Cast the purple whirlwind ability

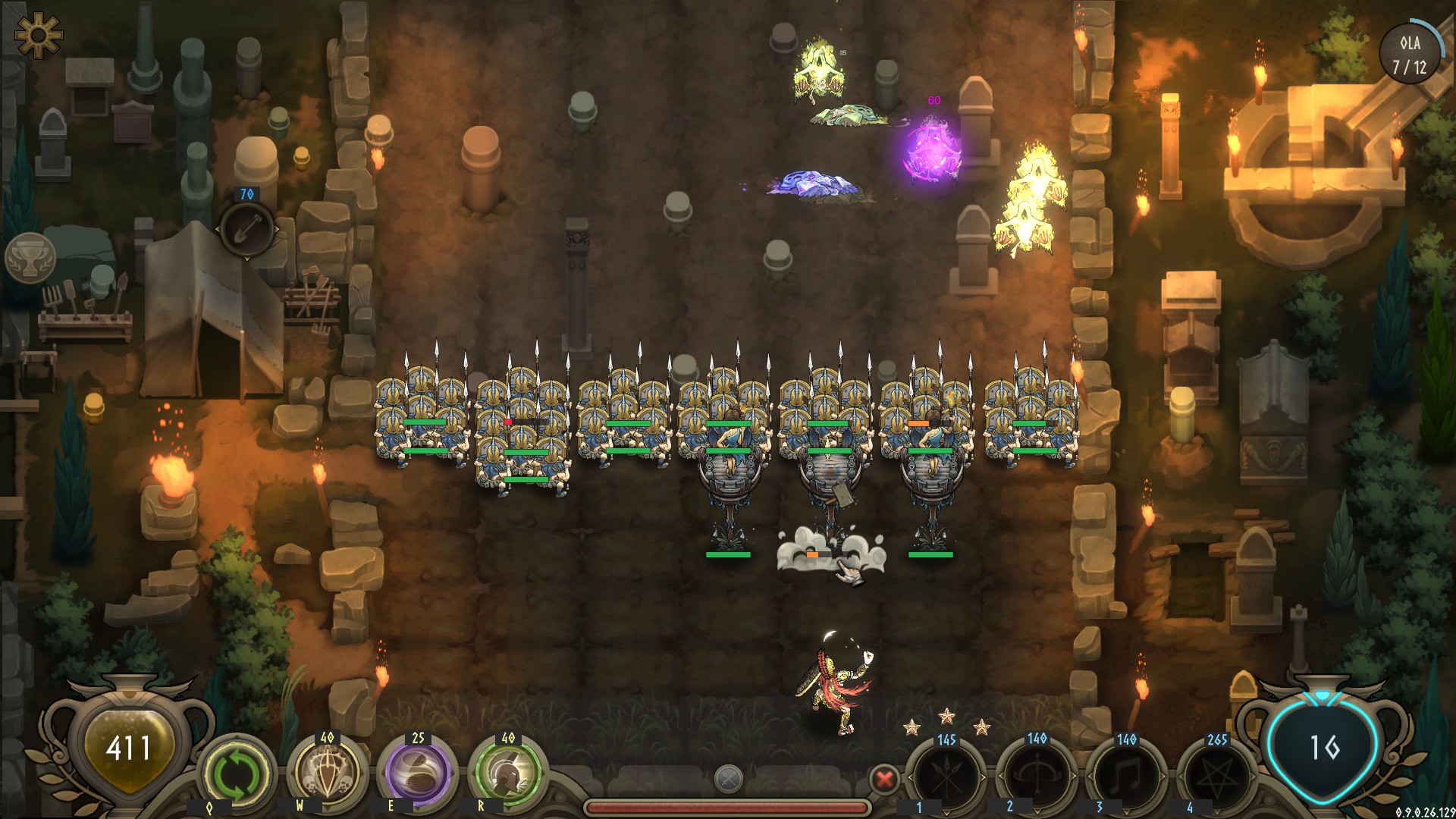coord(418,773)
